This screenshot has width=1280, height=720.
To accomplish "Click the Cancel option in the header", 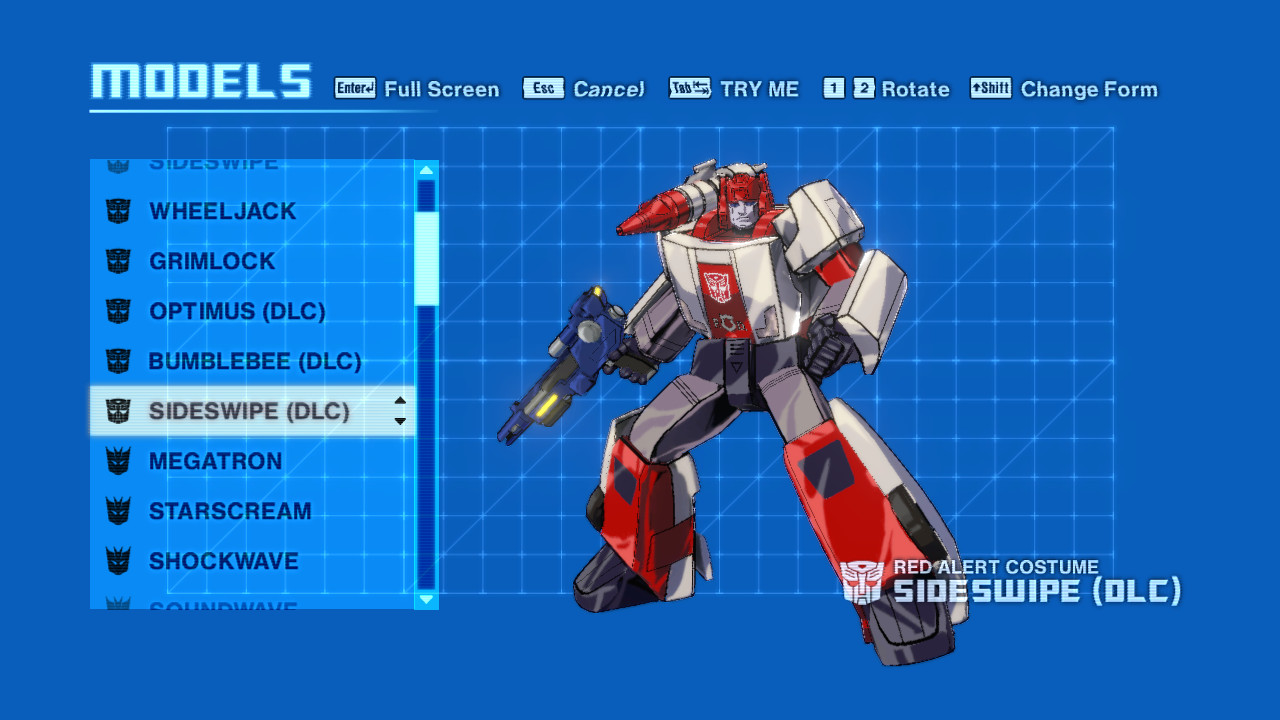I will (x=609, y=89).
